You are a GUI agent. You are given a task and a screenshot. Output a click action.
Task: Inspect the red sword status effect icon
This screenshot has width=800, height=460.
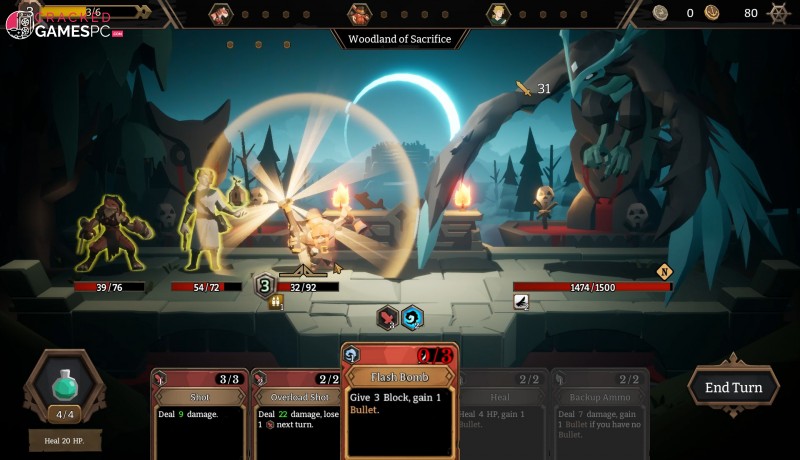pos(388,318)
